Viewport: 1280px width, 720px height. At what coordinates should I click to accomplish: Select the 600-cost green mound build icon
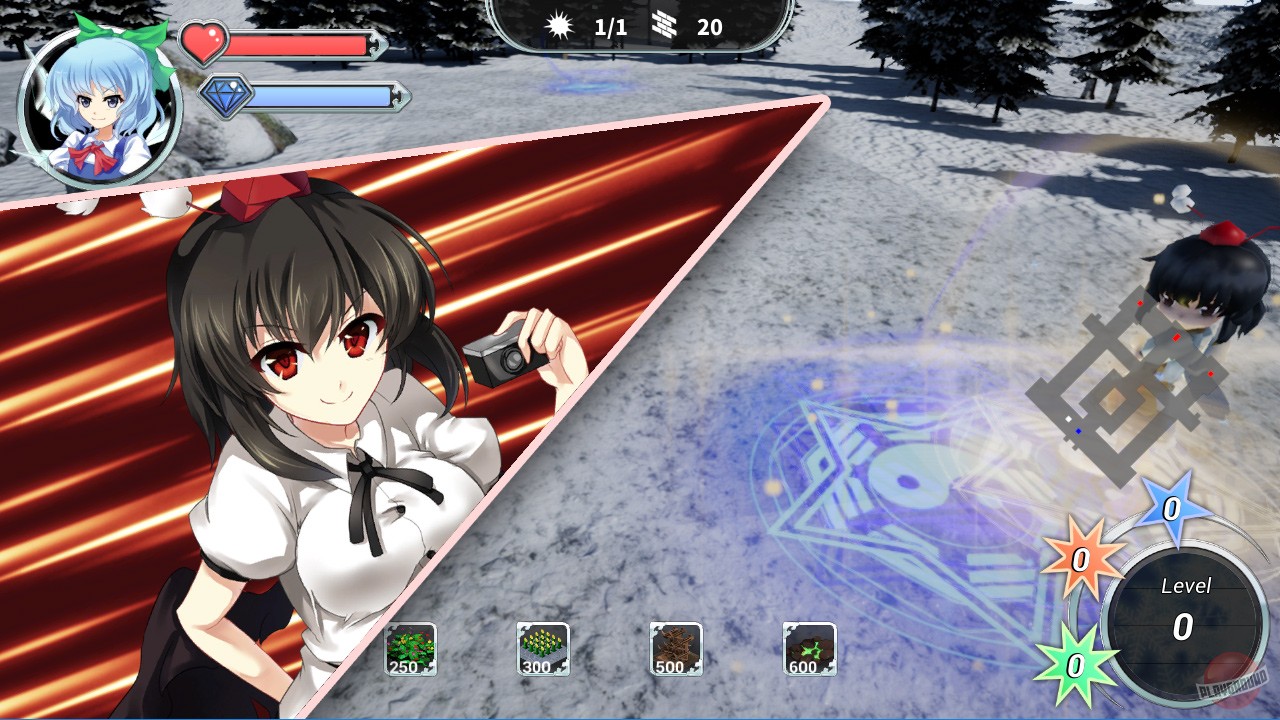click(811, 647)
